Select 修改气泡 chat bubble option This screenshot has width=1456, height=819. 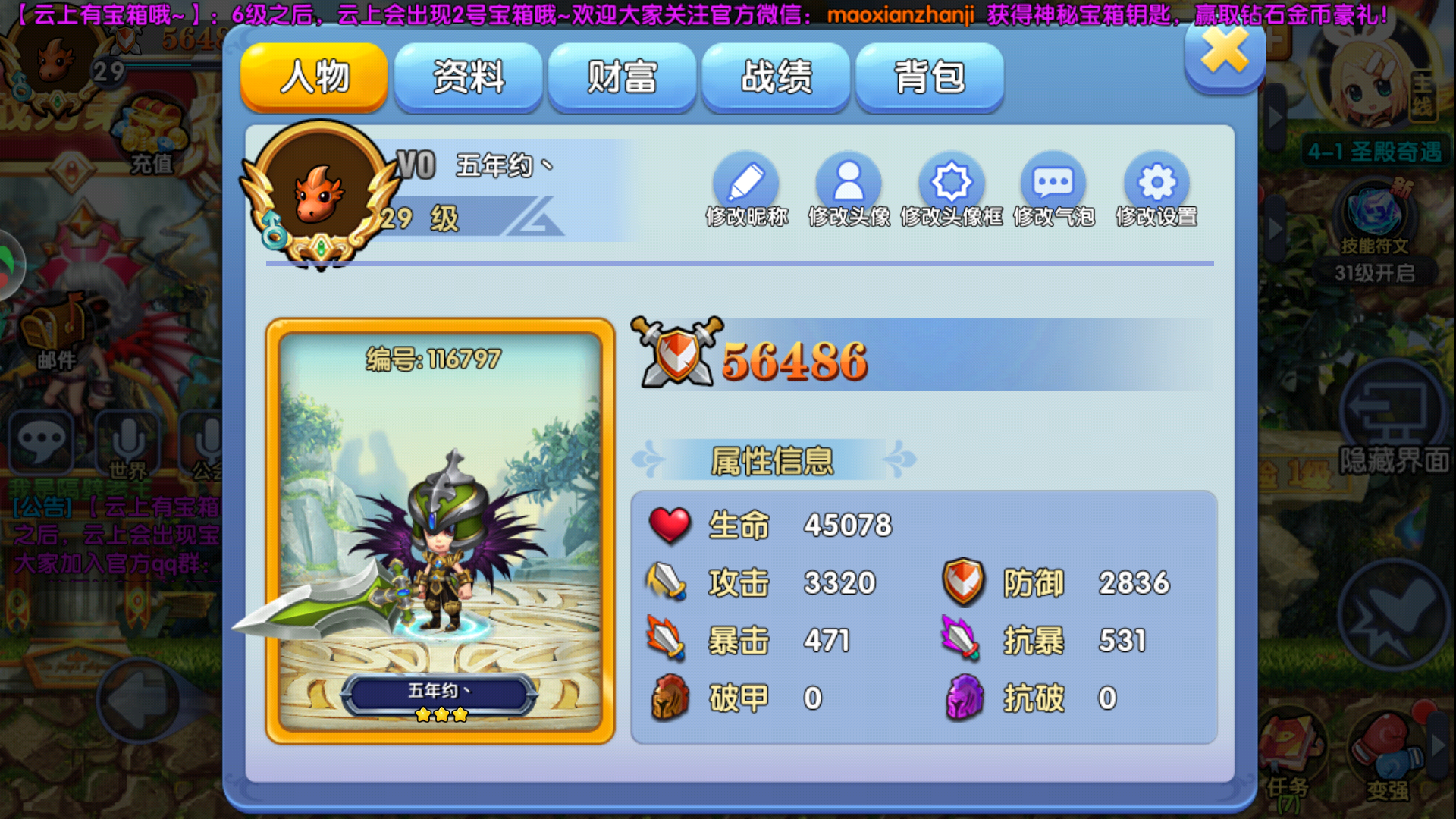(x=1053, y=184)
